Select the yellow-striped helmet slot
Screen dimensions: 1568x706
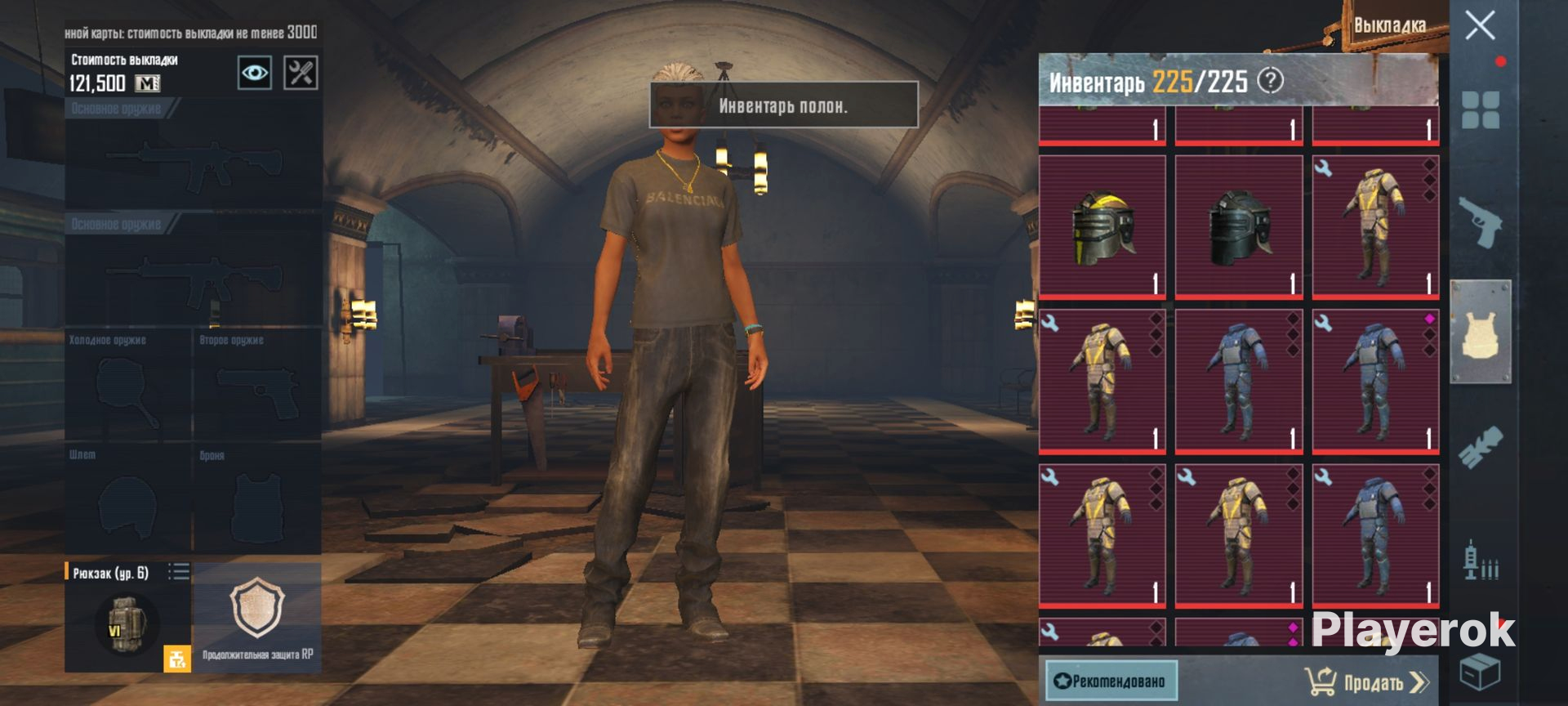[1102, 227]
